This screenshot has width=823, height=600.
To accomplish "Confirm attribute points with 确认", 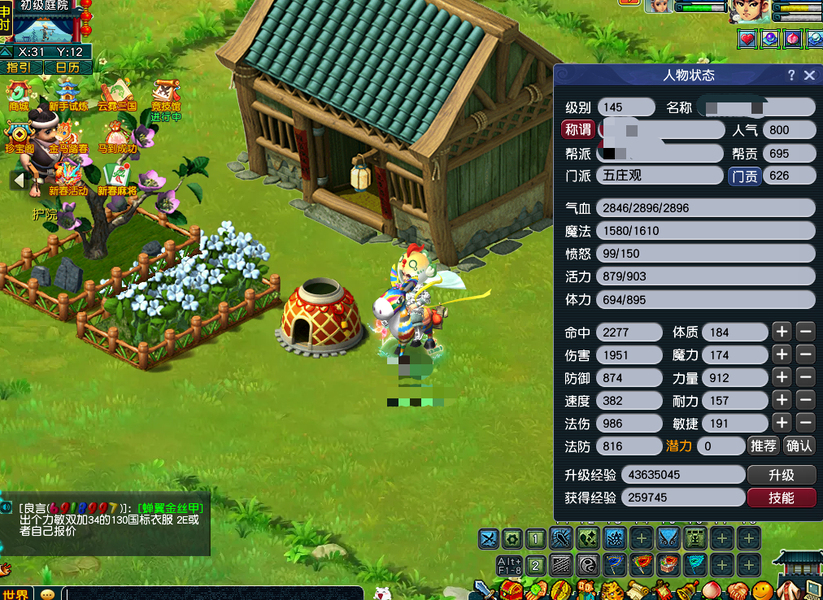I will tap(799, 446).
